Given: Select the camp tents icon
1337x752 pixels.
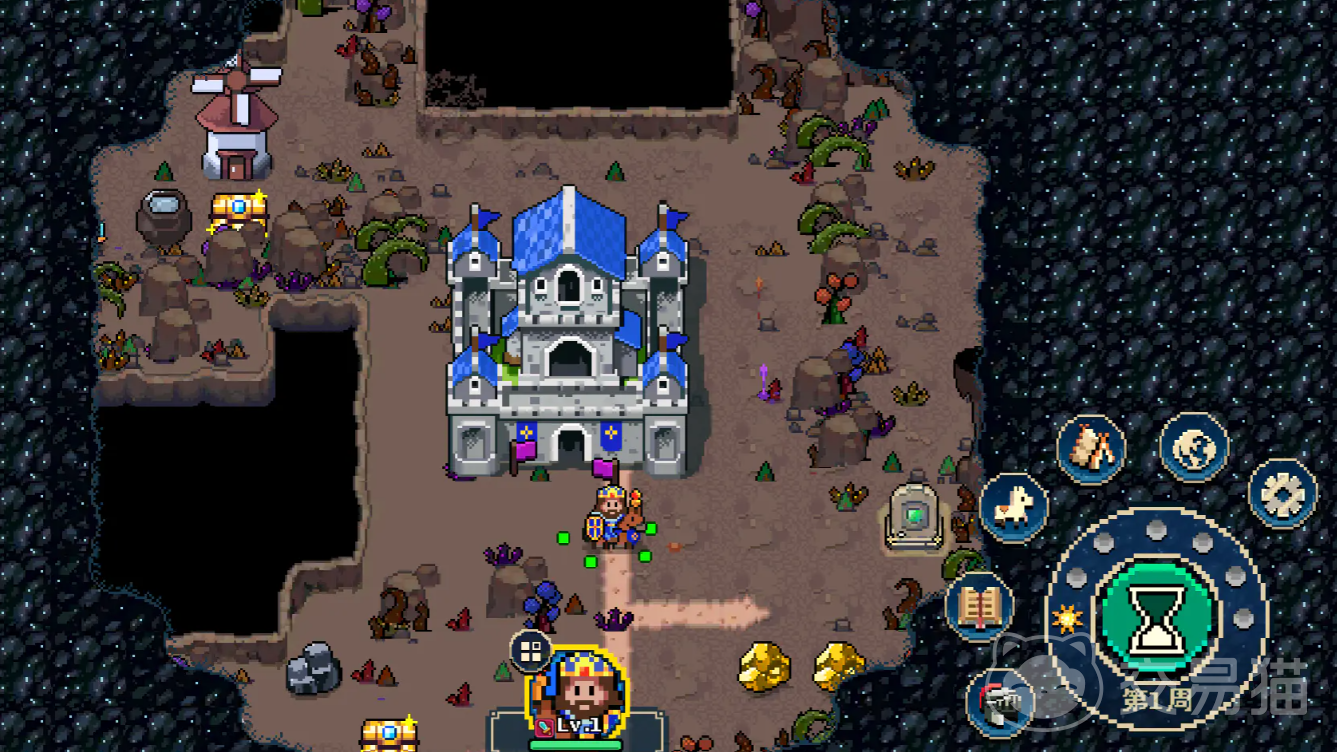Looking at the screenshot, I should [x=1091, y=449].
